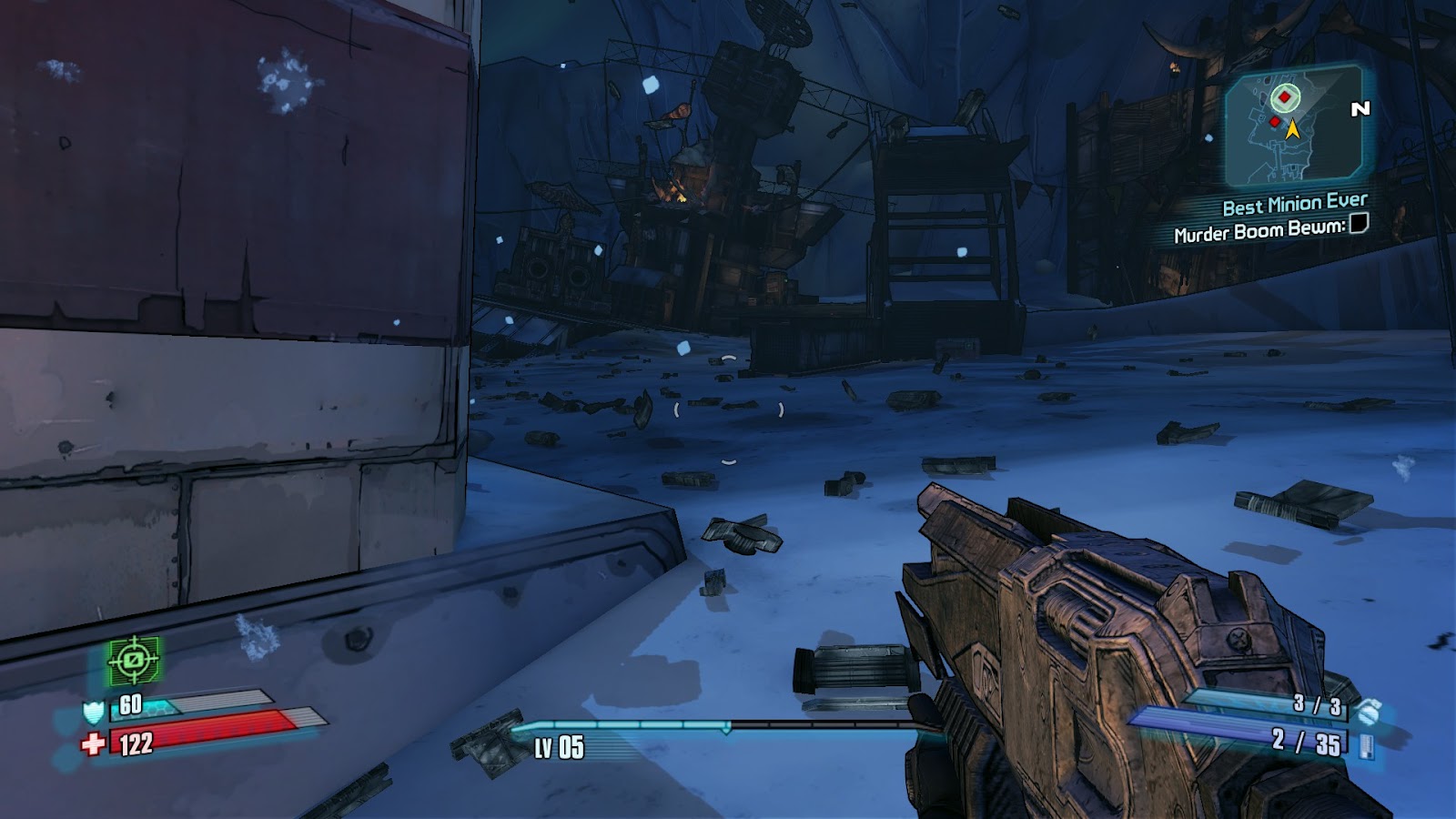Click the shield icon next to 60
This screenshot has height=819, width=1456.
(94, 711)
